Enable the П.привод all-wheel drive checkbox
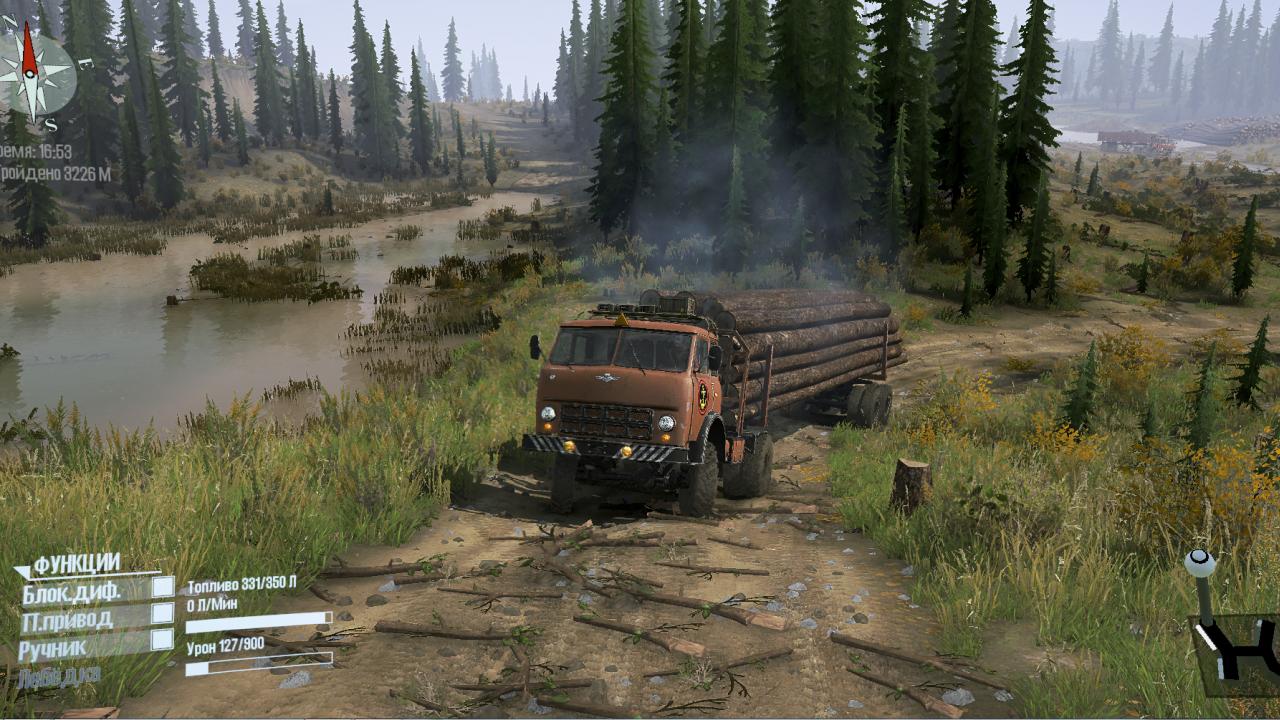 [162, 614]
